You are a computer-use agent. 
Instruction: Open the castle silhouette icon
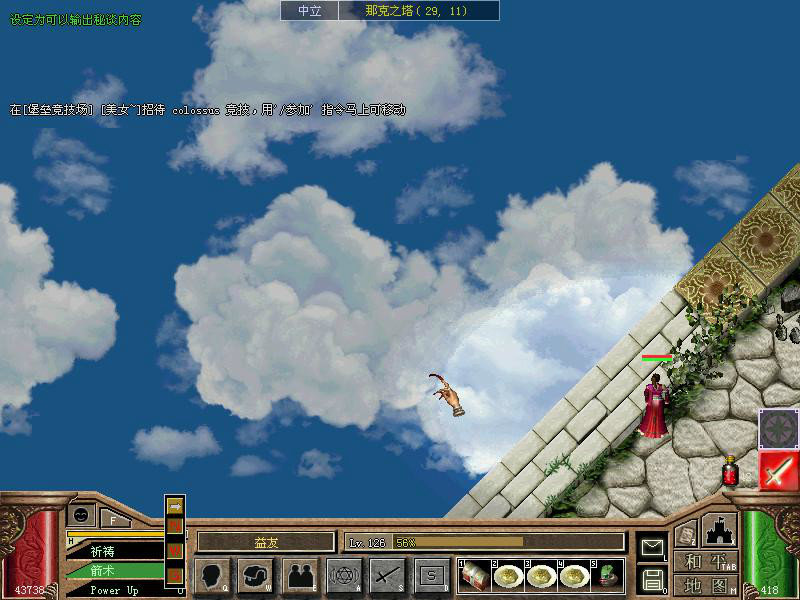click(x=720, y=529)
